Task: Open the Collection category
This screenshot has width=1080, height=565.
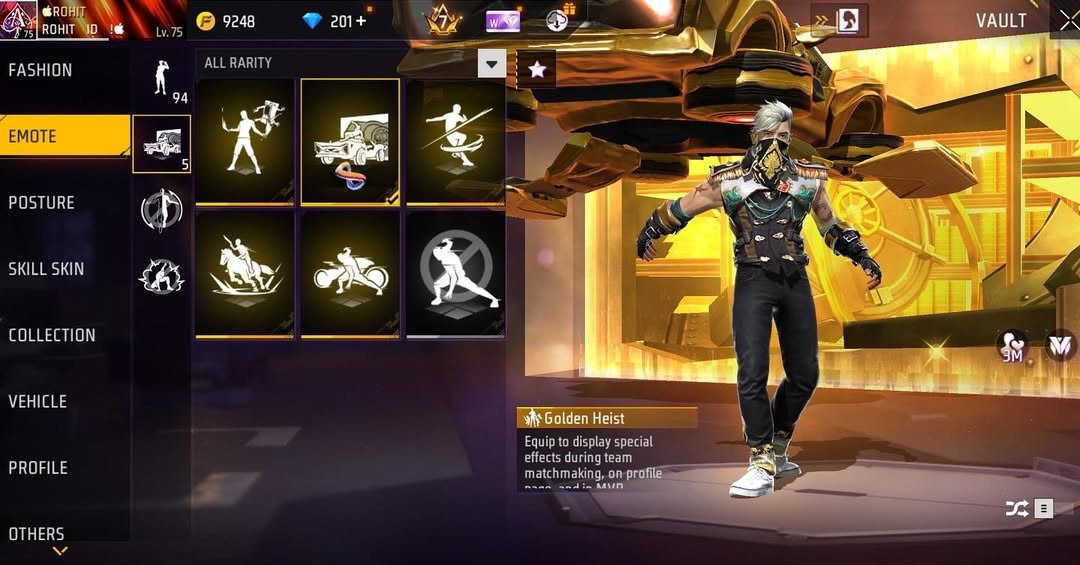Action: click(52, 335)
